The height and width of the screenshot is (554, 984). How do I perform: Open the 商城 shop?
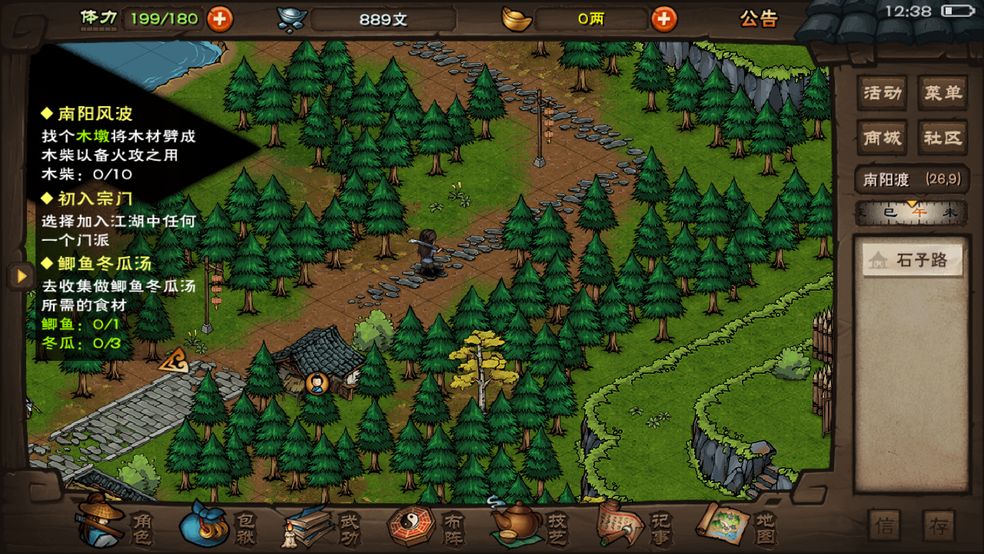tap(883, 138)
